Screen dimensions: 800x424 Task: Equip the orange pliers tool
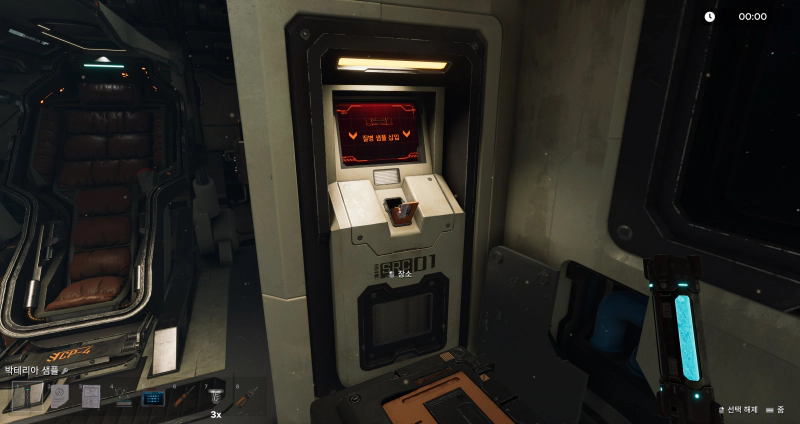click(x=246, y=398)
